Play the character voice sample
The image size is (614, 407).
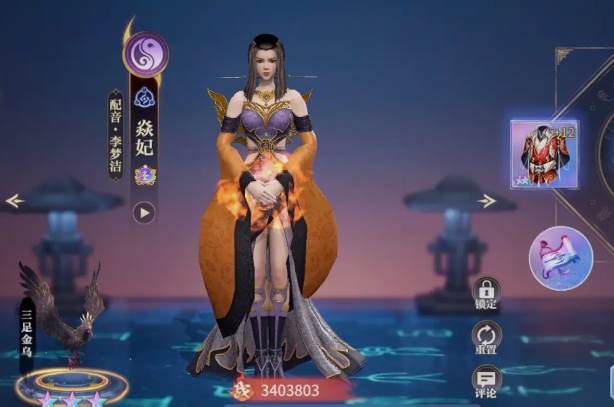[x=144, y=212]
